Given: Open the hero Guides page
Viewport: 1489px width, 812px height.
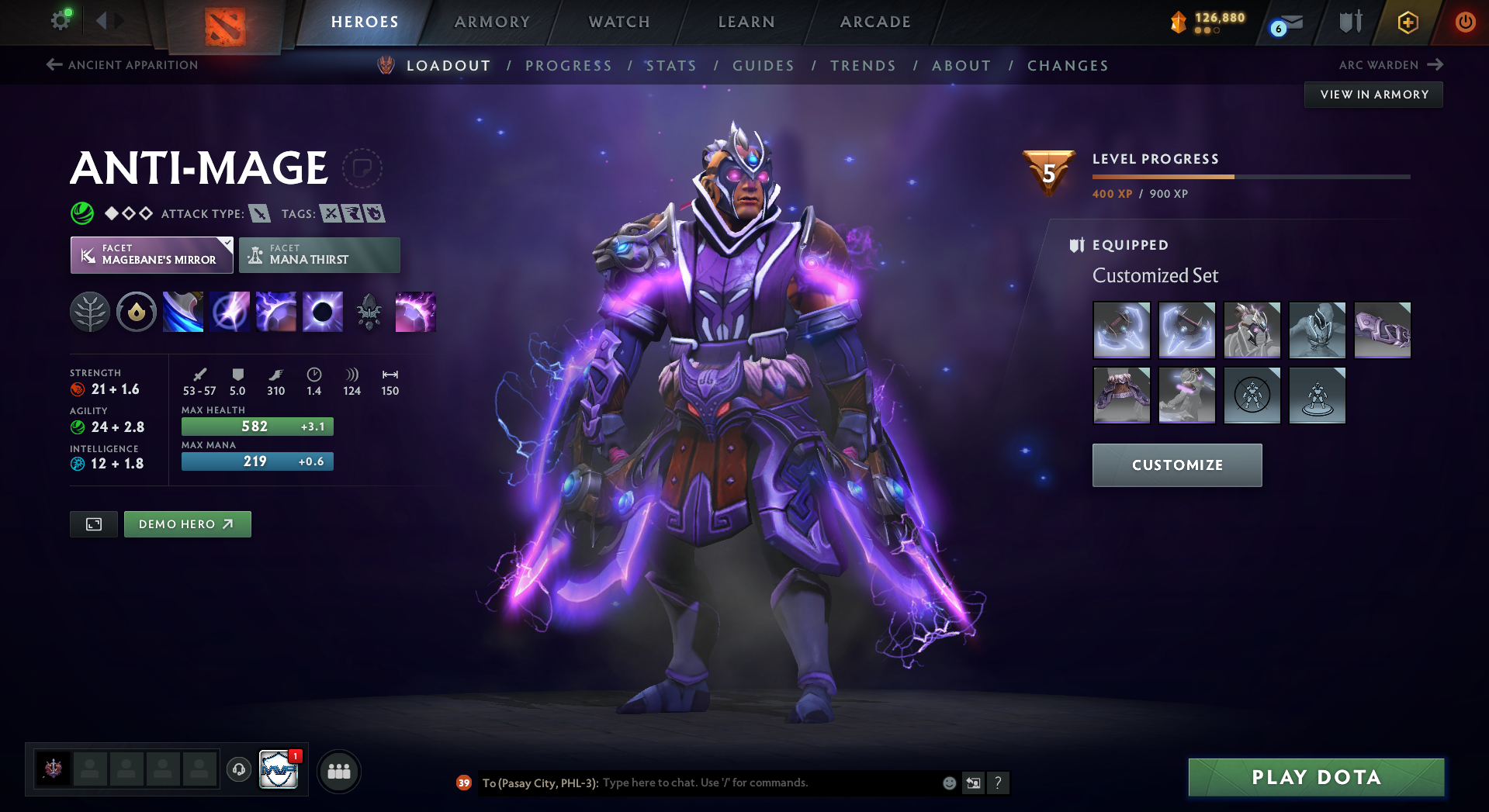Looking at the screenshot, I should click(x=764, y=66).
